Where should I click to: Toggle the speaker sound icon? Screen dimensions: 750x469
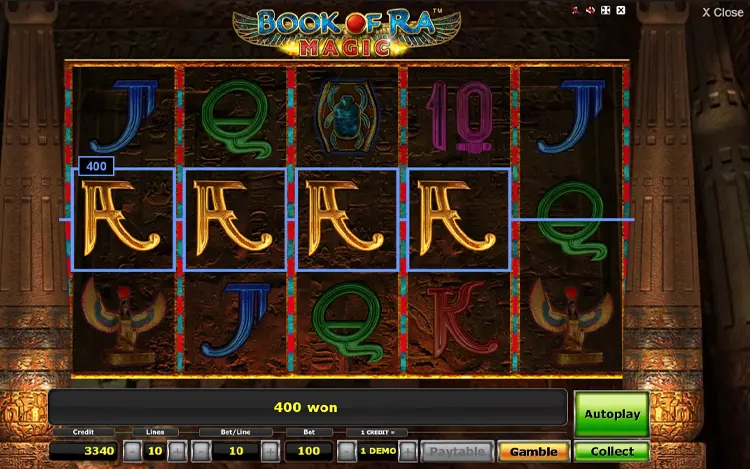(x=590, y=10)
